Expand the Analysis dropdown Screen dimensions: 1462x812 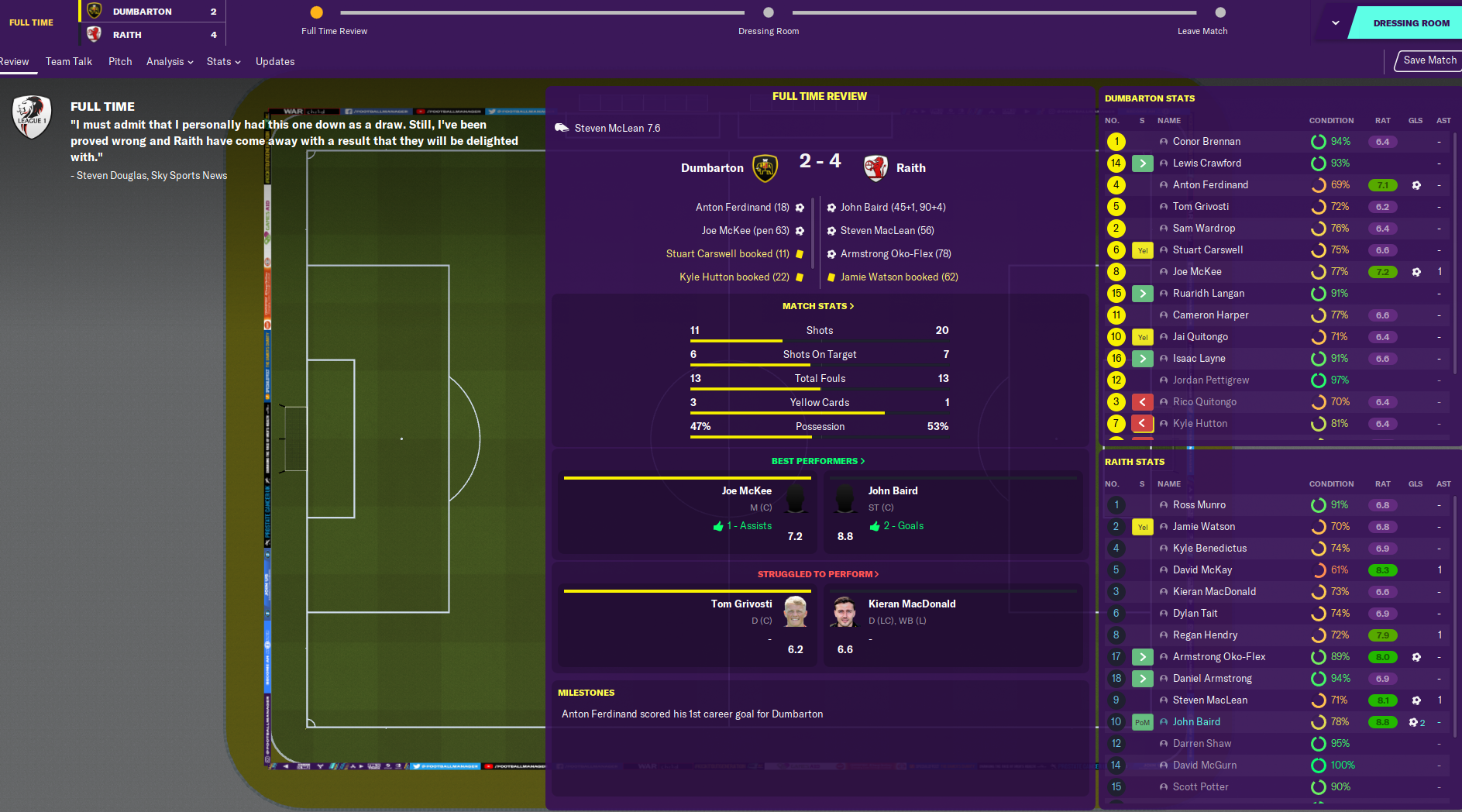(170, 62)
